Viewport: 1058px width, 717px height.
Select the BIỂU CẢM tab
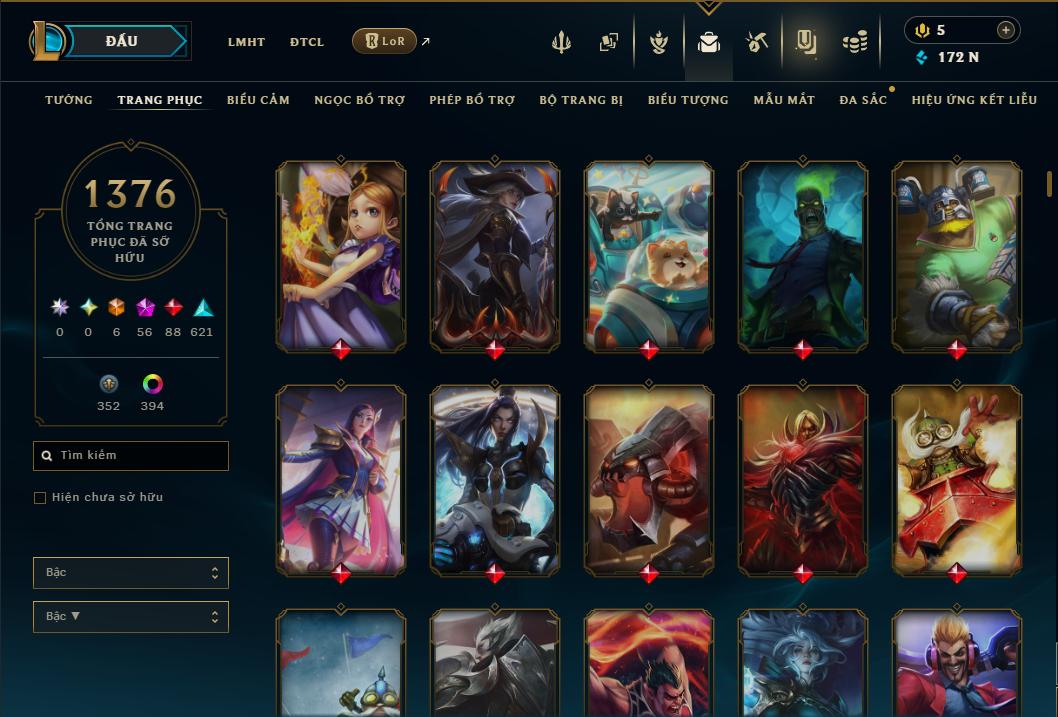[258, 100]
